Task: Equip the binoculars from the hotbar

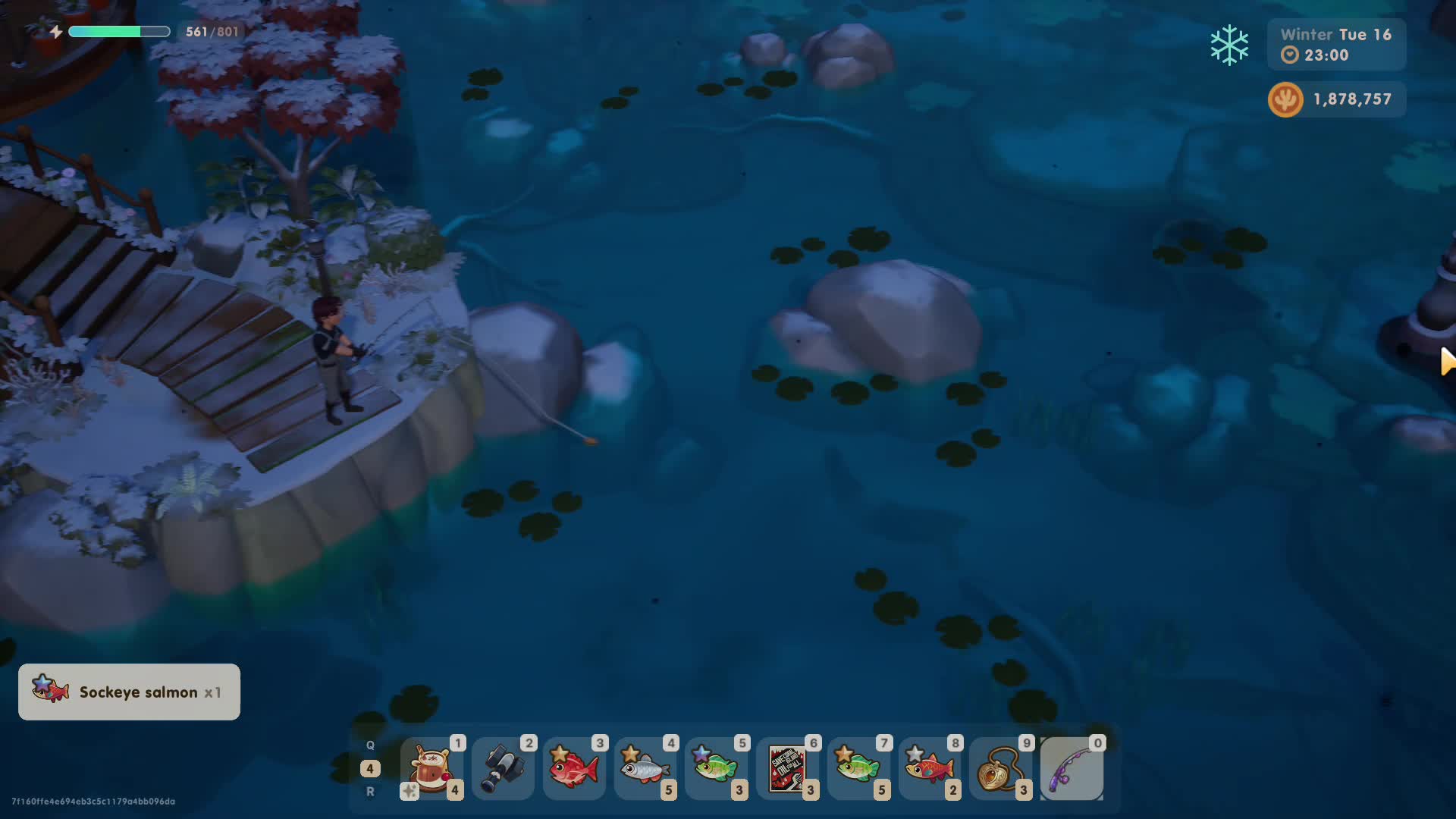Action: coord(503,769)
